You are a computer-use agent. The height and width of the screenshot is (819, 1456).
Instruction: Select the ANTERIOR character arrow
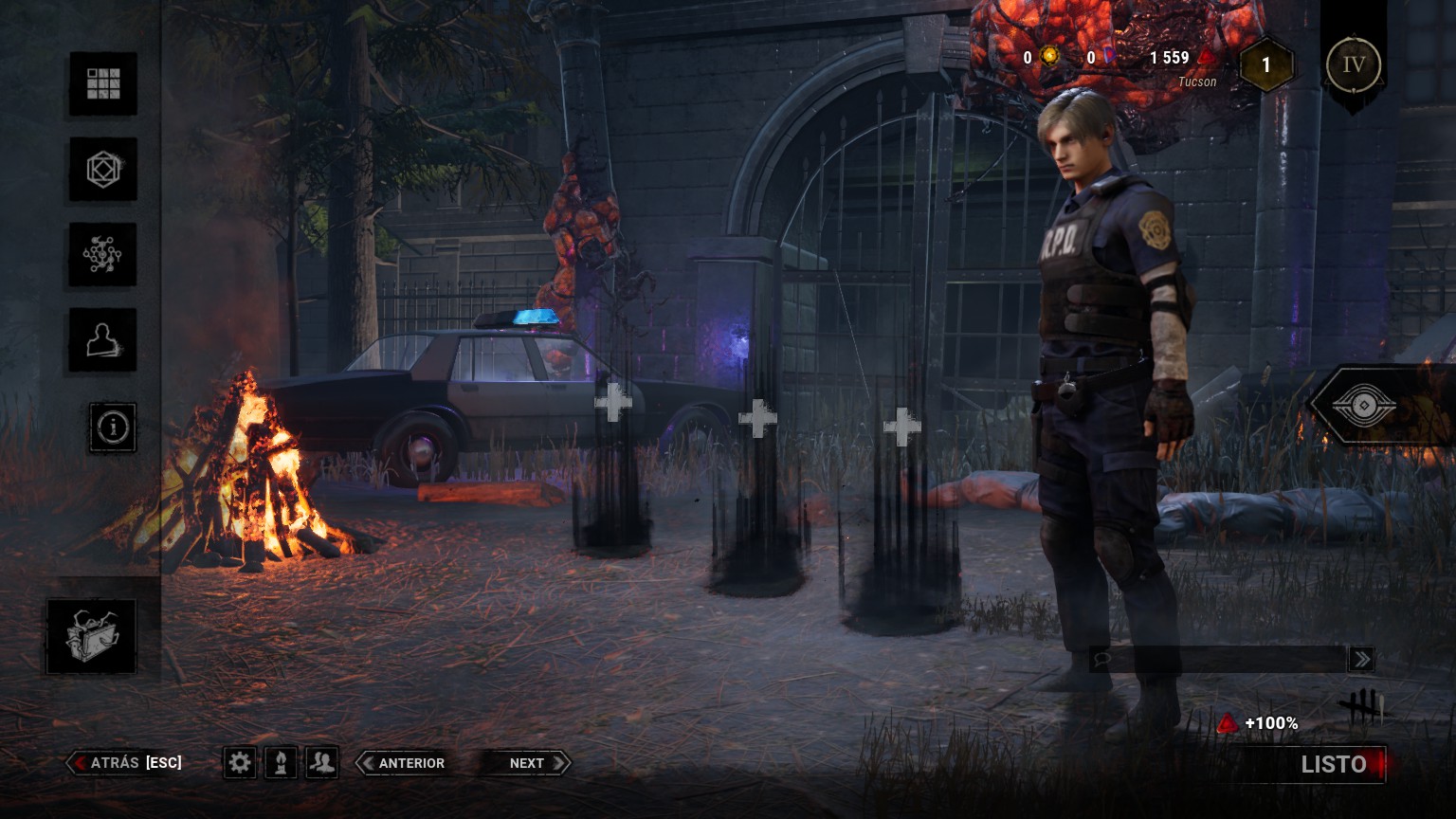click(402, 763)
